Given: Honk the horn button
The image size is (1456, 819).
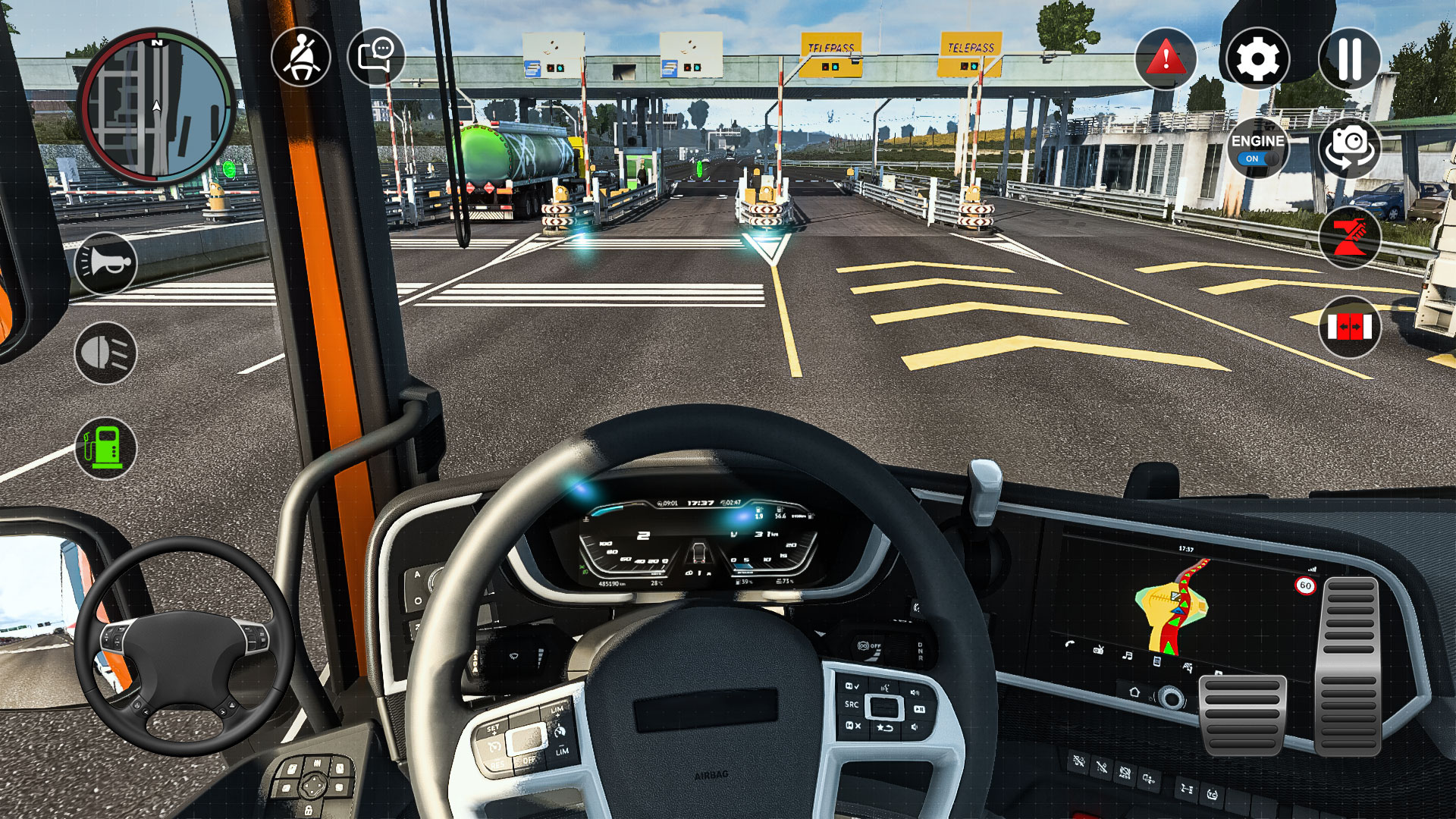Looking at the screenshot, I should click(x=106, y=263).
